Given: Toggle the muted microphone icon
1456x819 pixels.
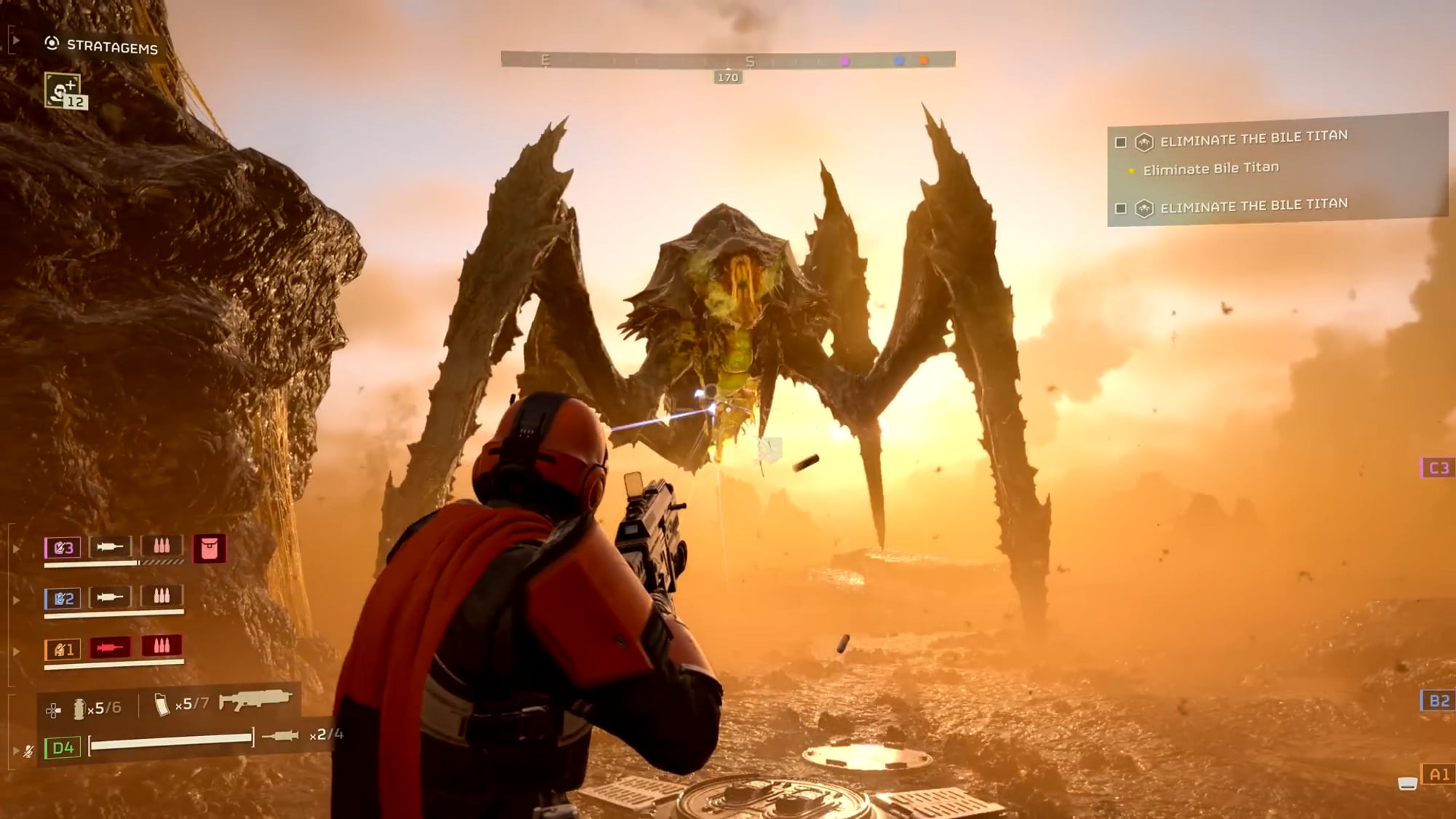Looking at the screenshot, I should tap(28, 751).
